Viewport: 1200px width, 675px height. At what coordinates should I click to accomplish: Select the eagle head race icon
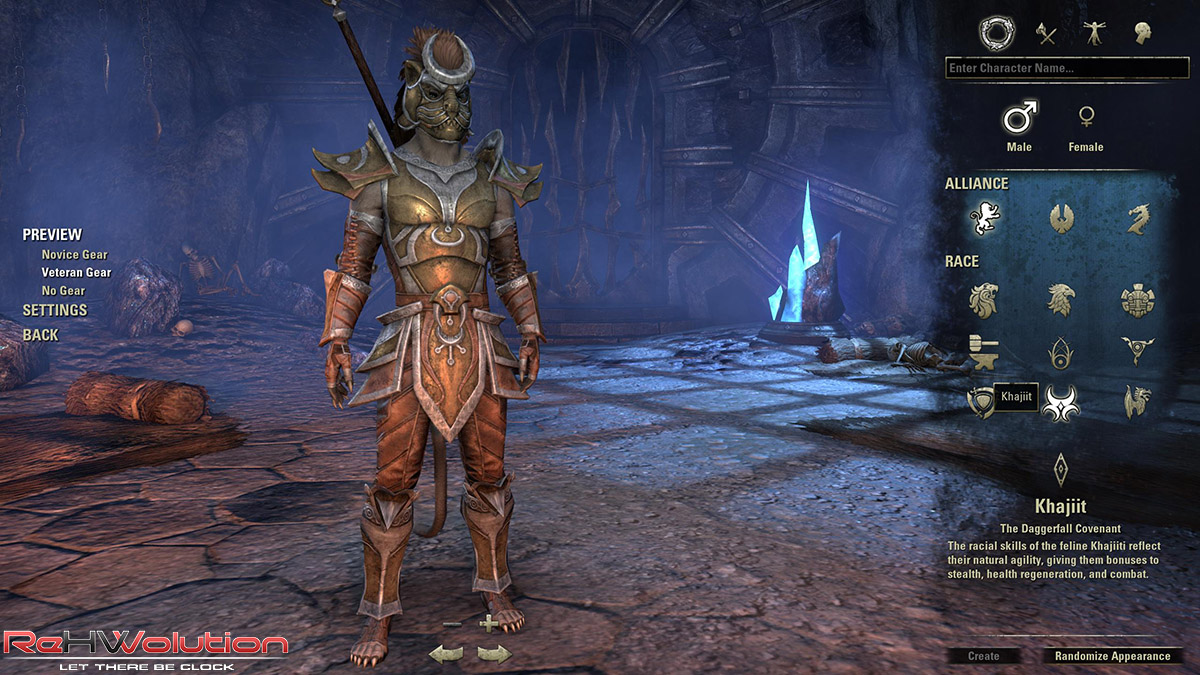click(1061, 299)
